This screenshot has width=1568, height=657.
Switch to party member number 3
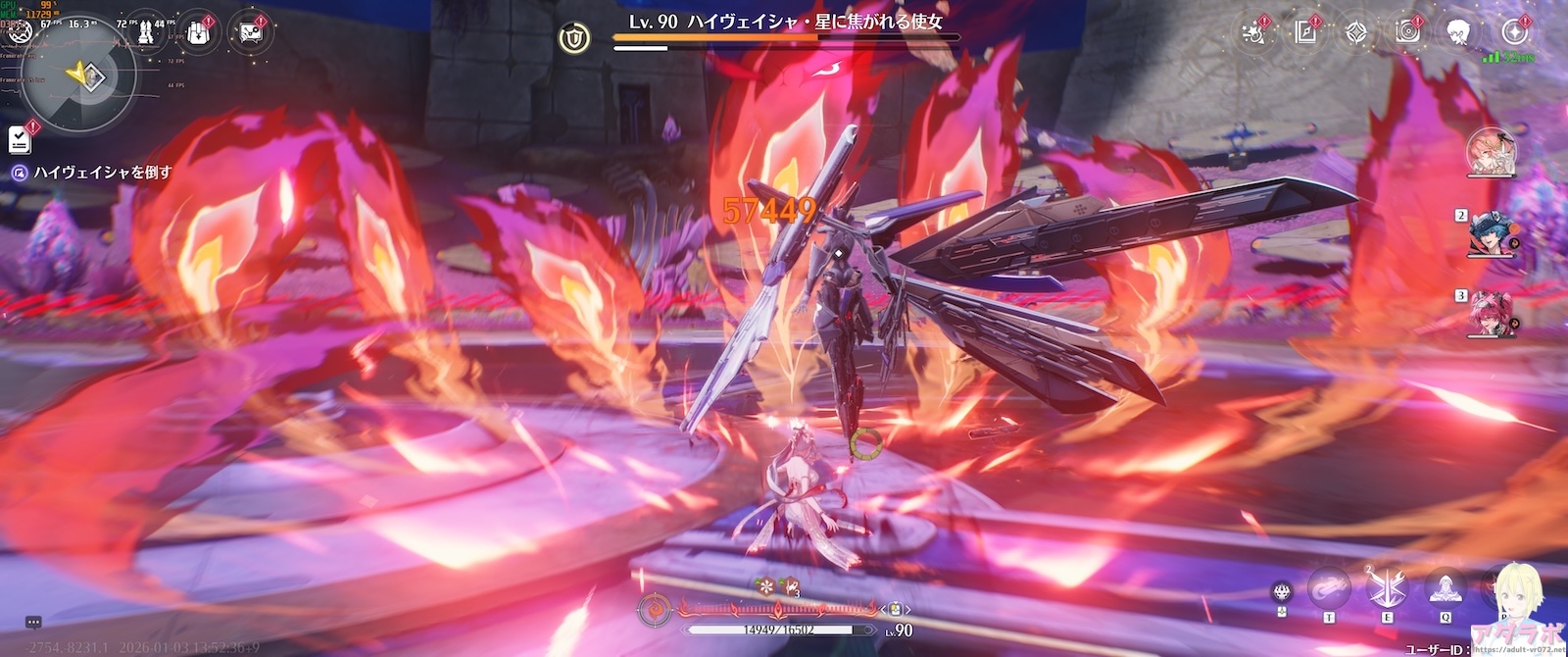[x=1492, y=315]
